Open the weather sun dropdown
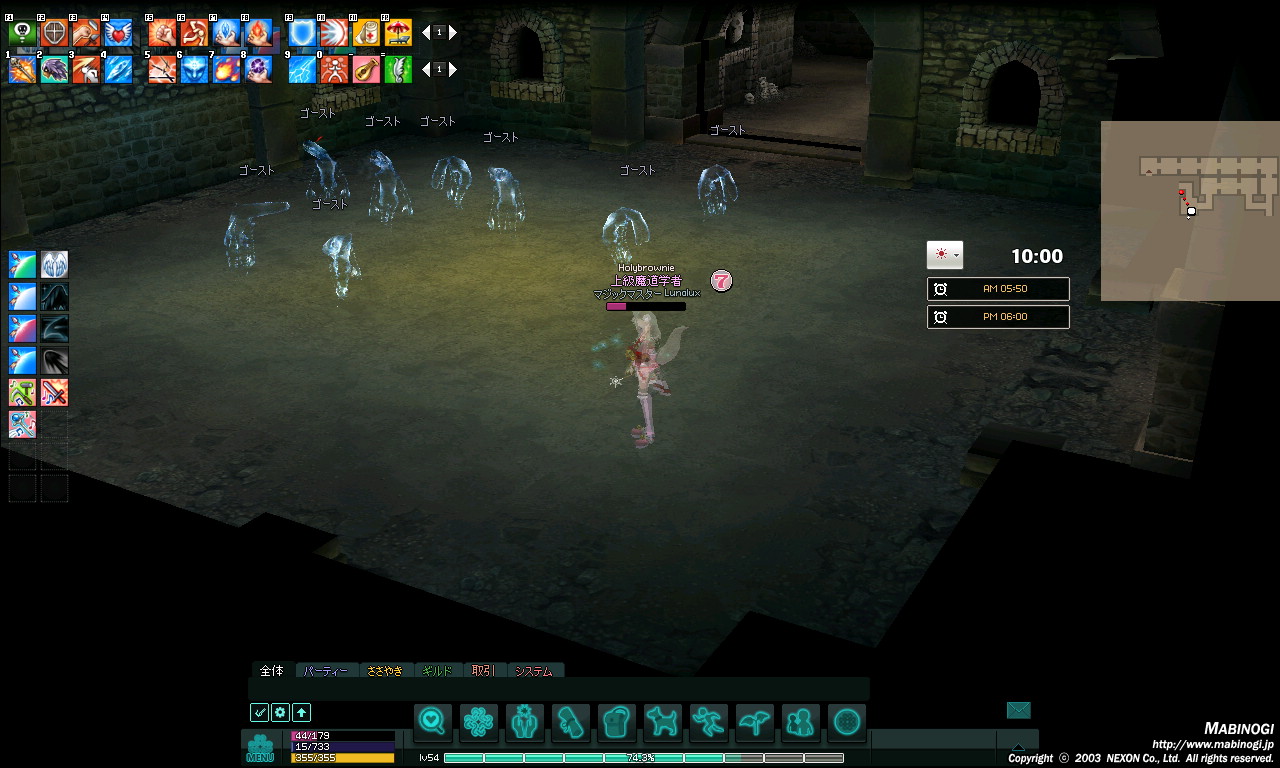1280x768 pixels. (945, 255)
